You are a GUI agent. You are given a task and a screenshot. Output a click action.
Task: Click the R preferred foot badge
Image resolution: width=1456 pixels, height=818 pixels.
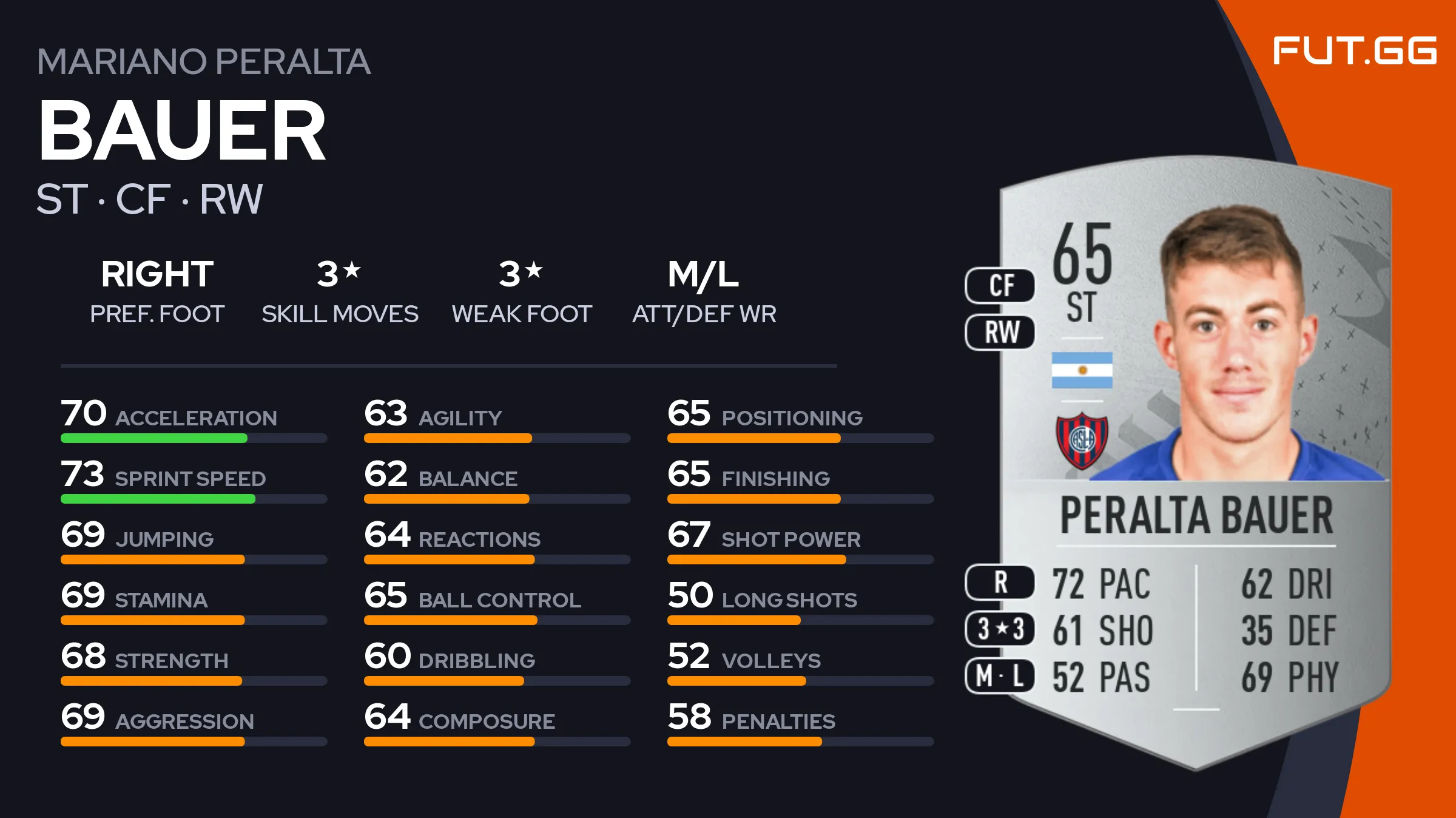click(1000, 583)
